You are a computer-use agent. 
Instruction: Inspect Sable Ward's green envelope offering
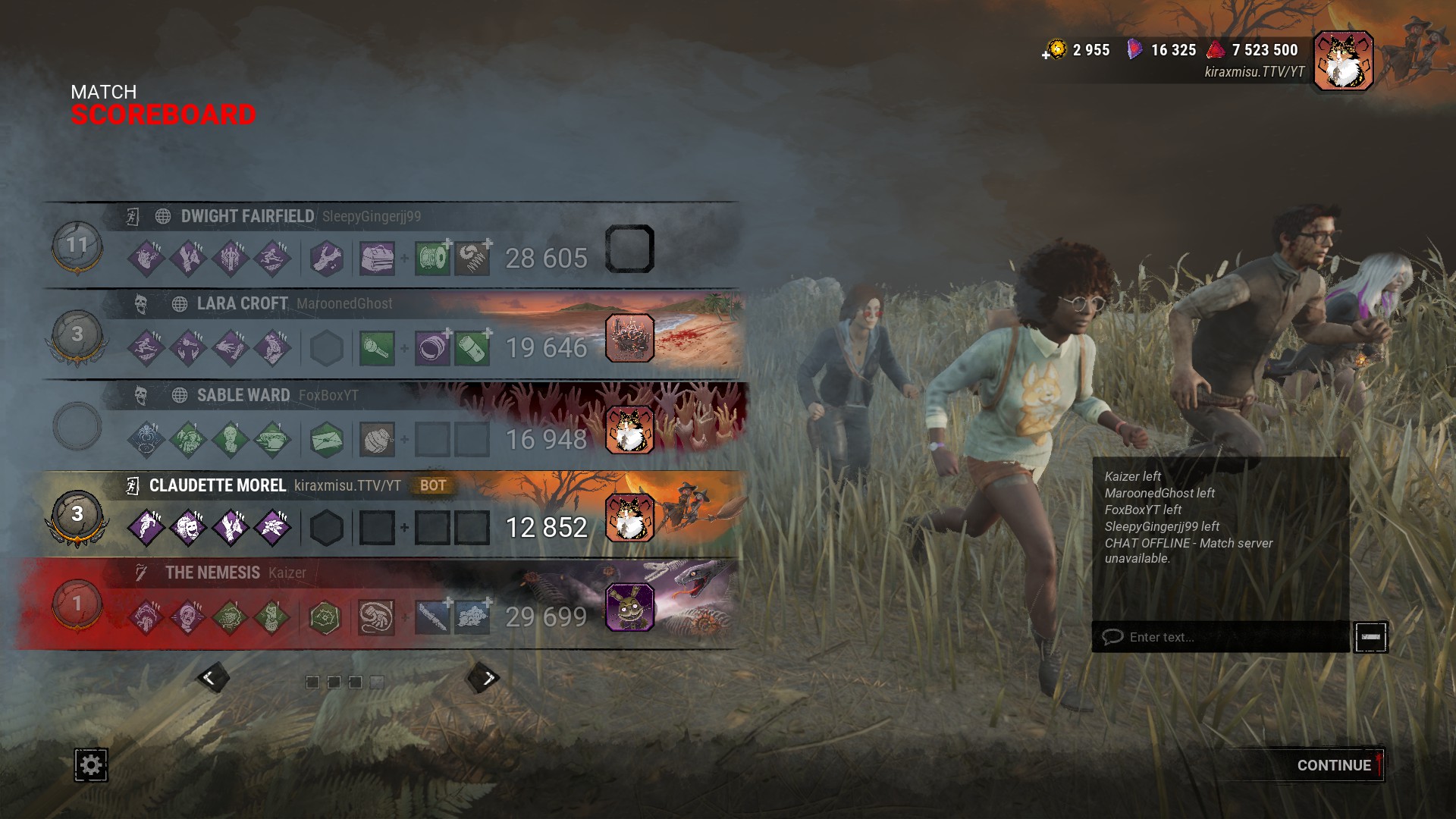(x=327, y=440)
